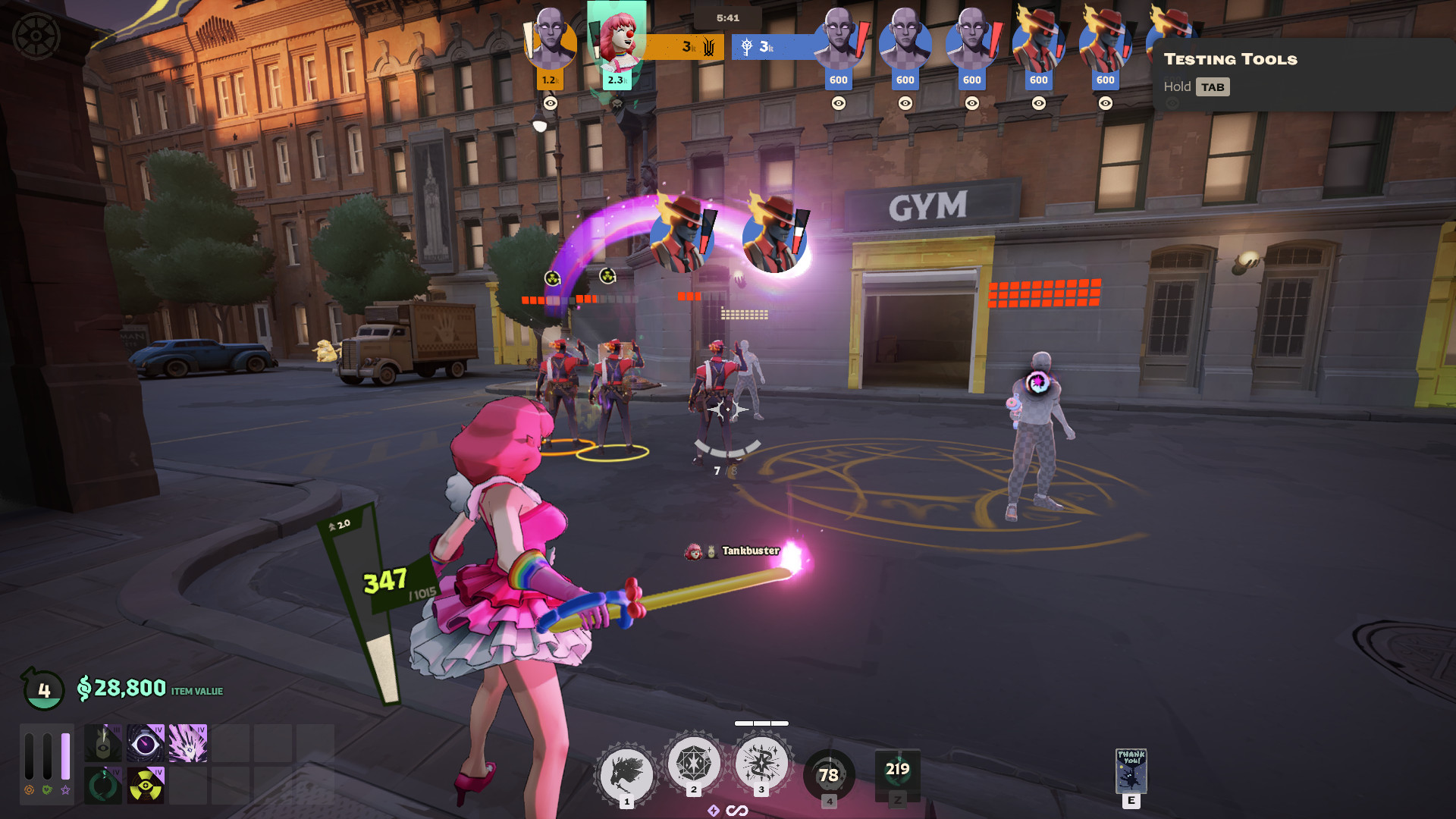The height and width of the screenshot is (819, 1456).
Task: Click the round flask icon showing 4
Action: coord(44,689)
